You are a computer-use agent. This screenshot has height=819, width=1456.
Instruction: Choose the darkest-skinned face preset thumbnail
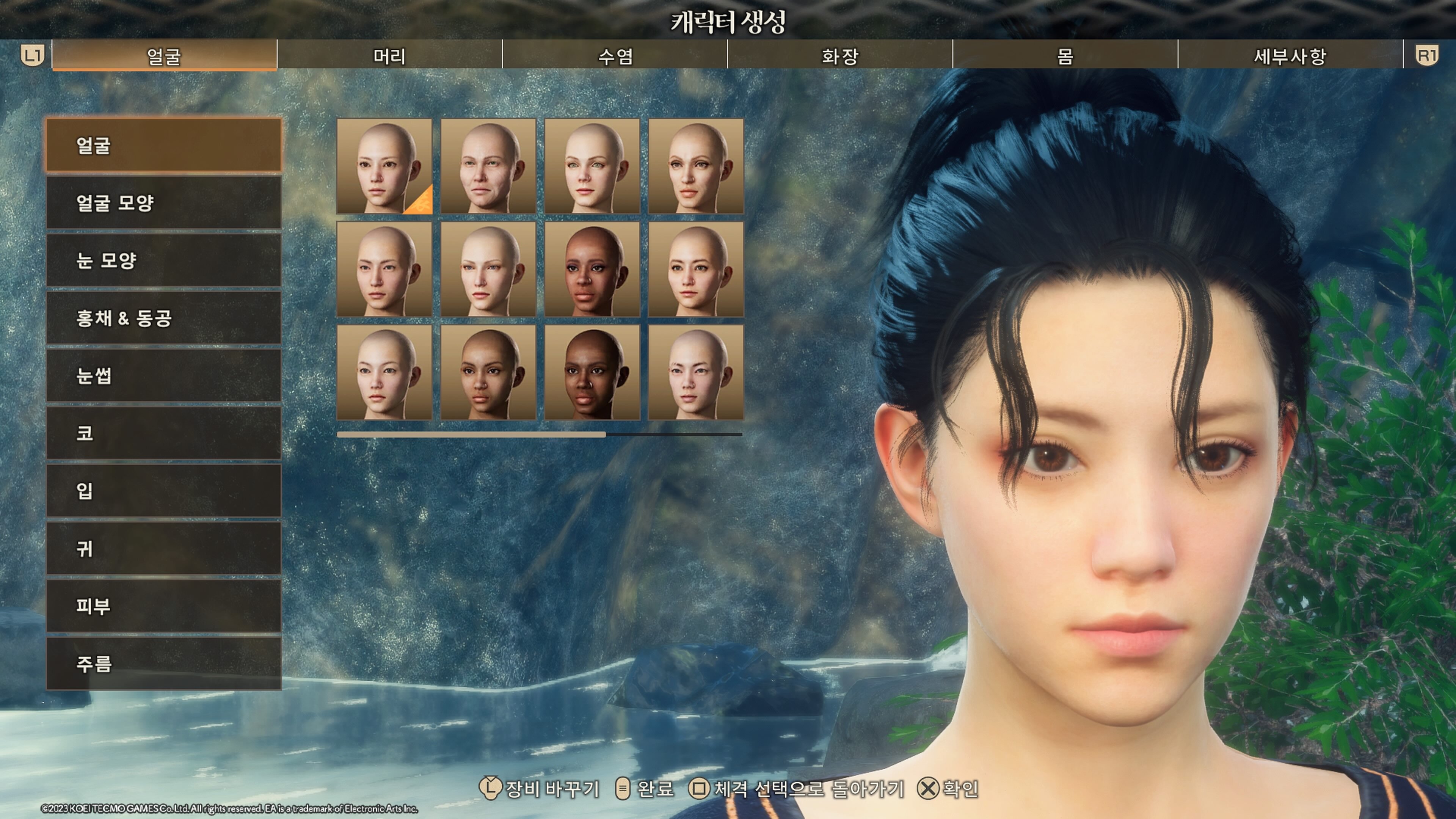tap(592, 372)
